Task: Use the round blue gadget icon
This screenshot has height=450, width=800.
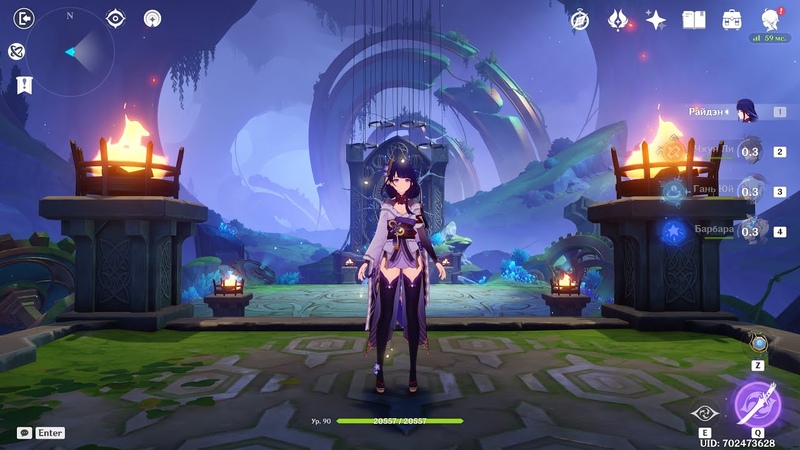Action: click(x=759, y=344)
